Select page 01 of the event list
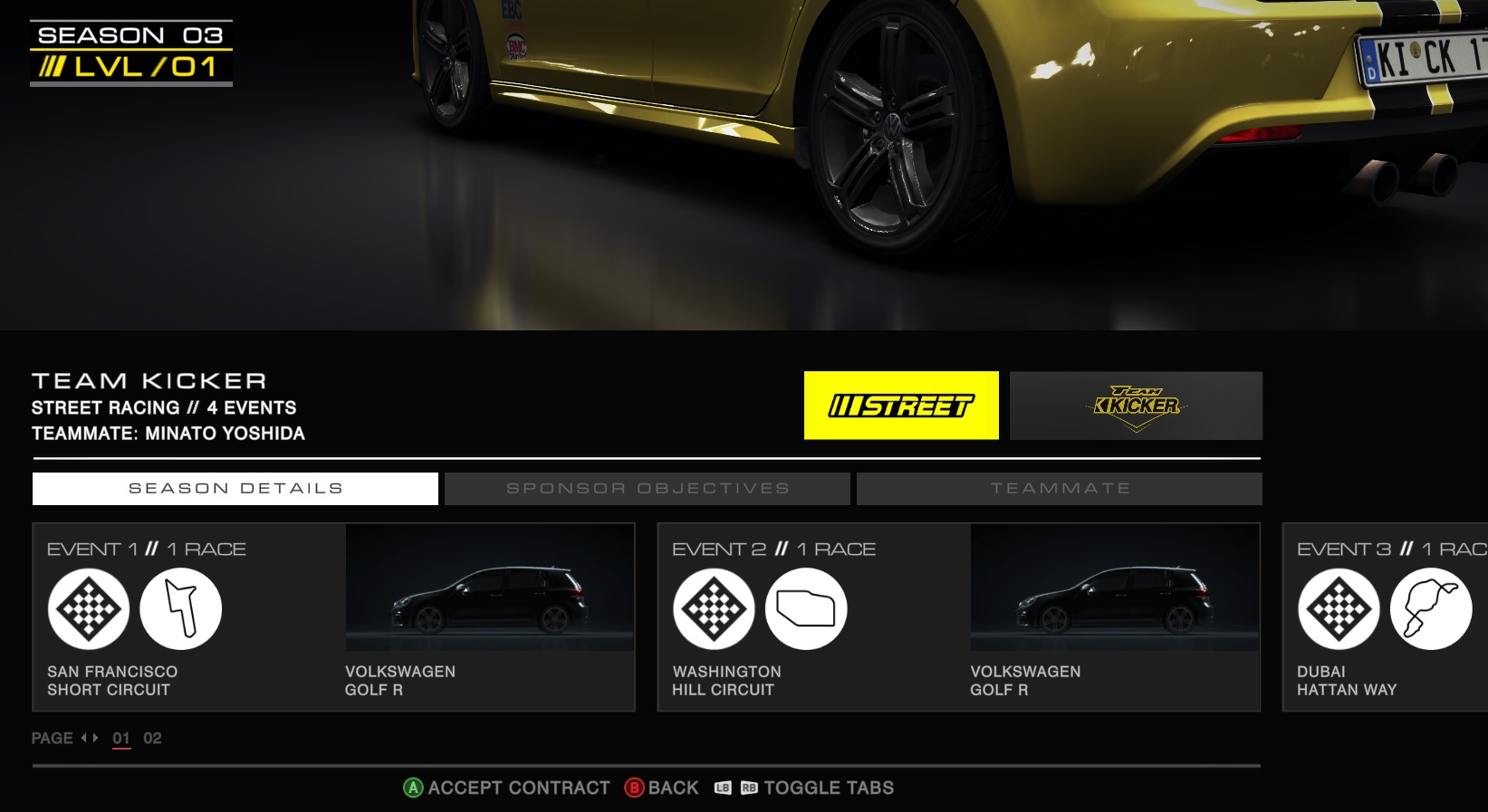The height and width of the screenshot is (812, 1488). (121, 739)
